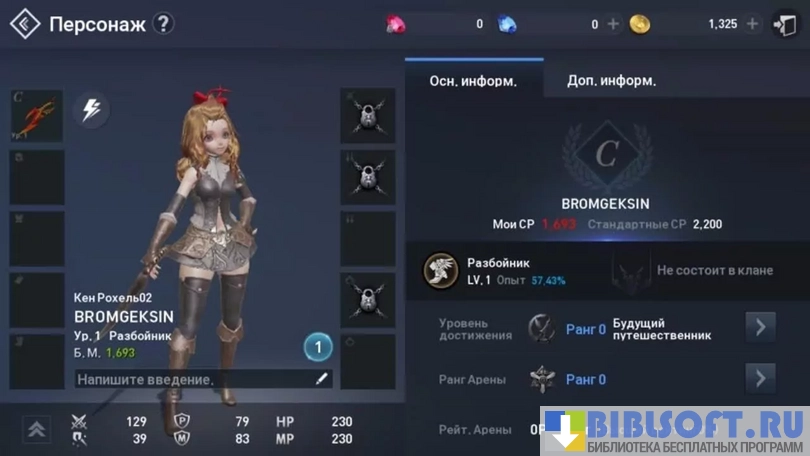Expand the stats with double-chevron button
This screenshot has width=810, height=456.
tap(37, 429)
